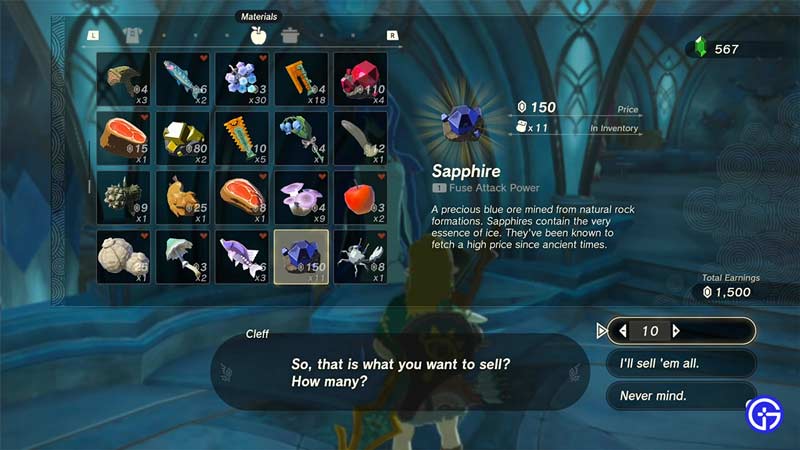Select the Materials apple tab
This screenshot has height=450, width=800.
coord(258,36)
